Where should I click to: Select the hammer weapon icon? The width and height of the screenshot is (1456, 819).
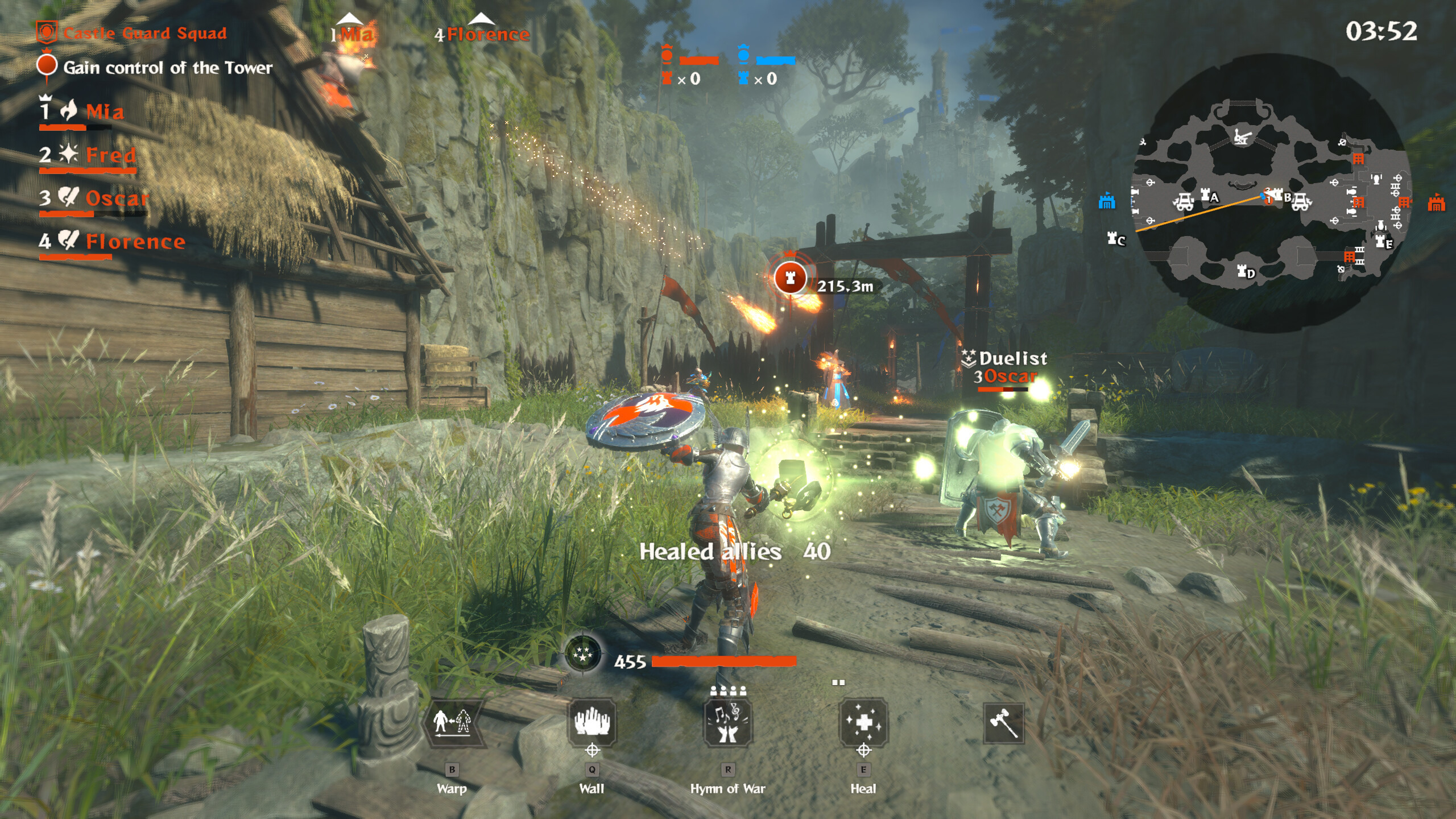click(x=1003, y=723)
